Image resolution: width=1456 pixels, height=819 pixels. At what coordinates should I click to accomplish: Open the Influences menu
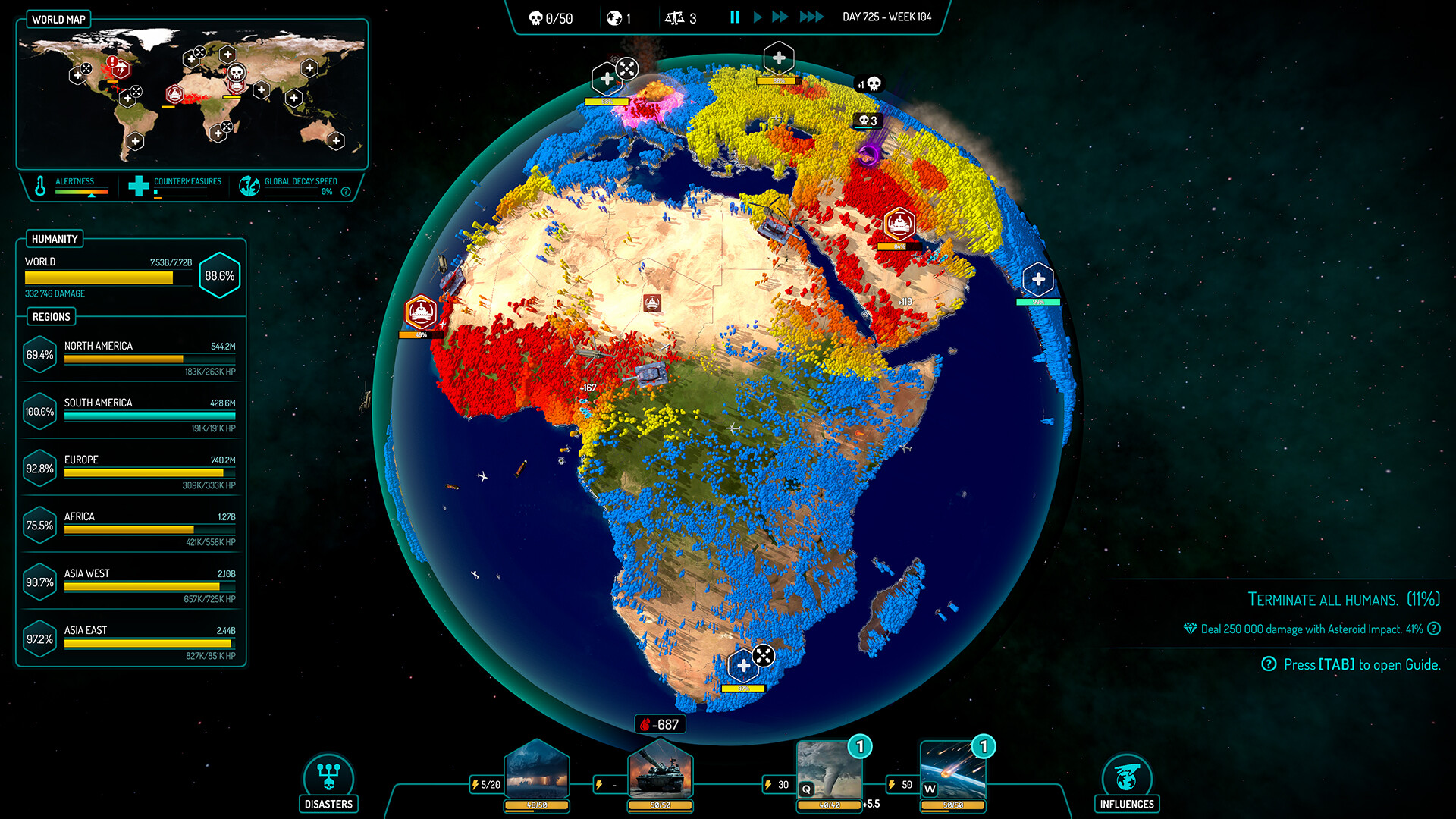point(1127,782)
